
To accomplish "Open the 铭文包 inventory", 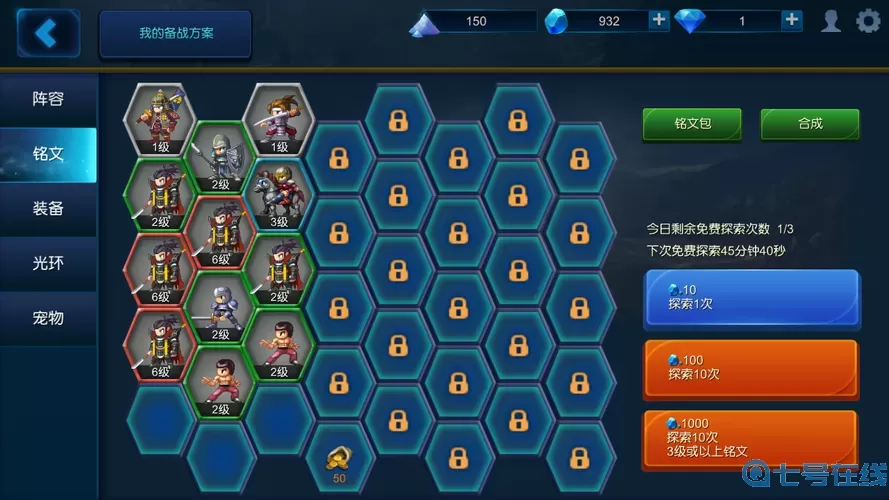I will (692, 124).
